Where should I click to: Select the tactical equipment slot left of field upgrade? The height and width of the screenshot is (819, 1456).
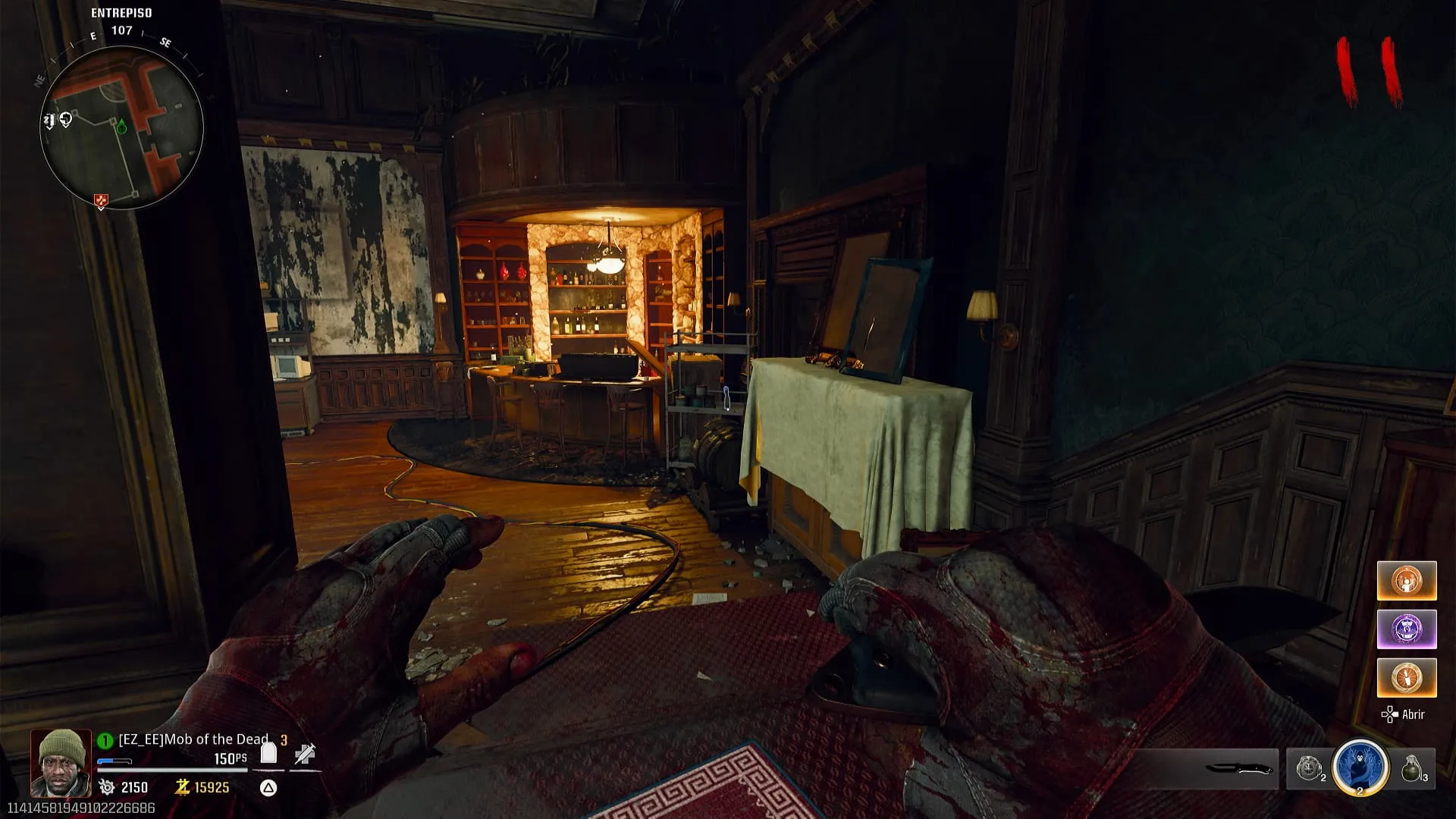click(1309, 769)
